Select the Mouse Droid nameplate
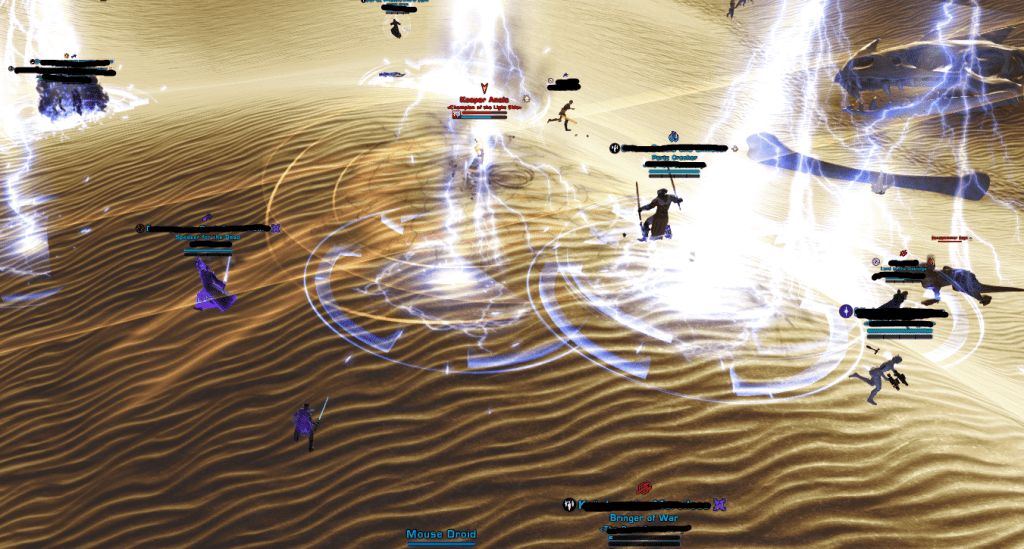Screen dimensions: 1024x549 (441, 535)
